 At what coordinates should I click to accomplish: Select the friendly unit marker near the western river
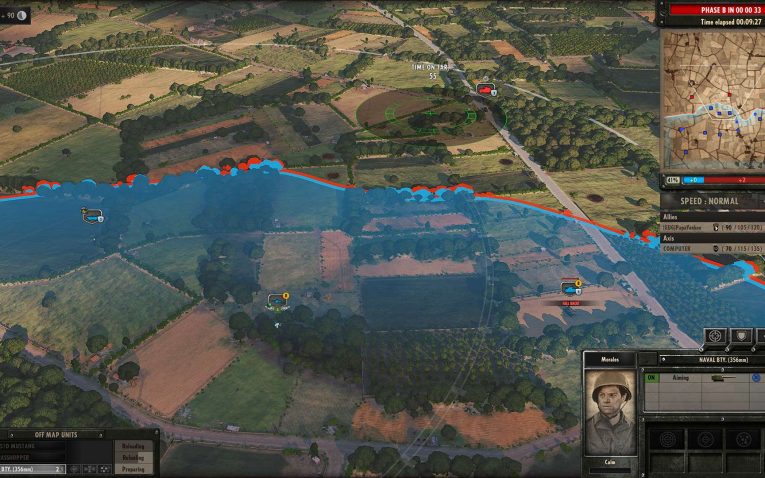tap(92, 214)
